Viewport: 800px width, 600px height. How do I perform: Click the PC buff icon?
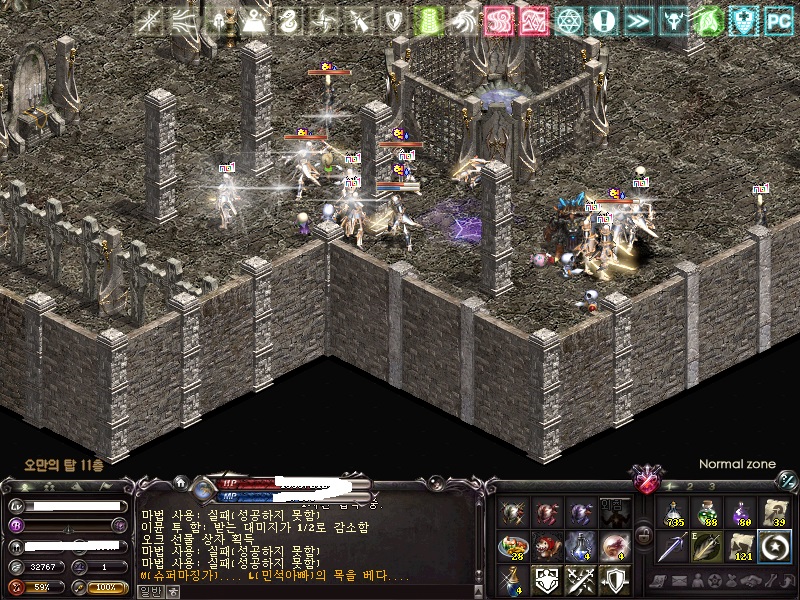point(778,20)
